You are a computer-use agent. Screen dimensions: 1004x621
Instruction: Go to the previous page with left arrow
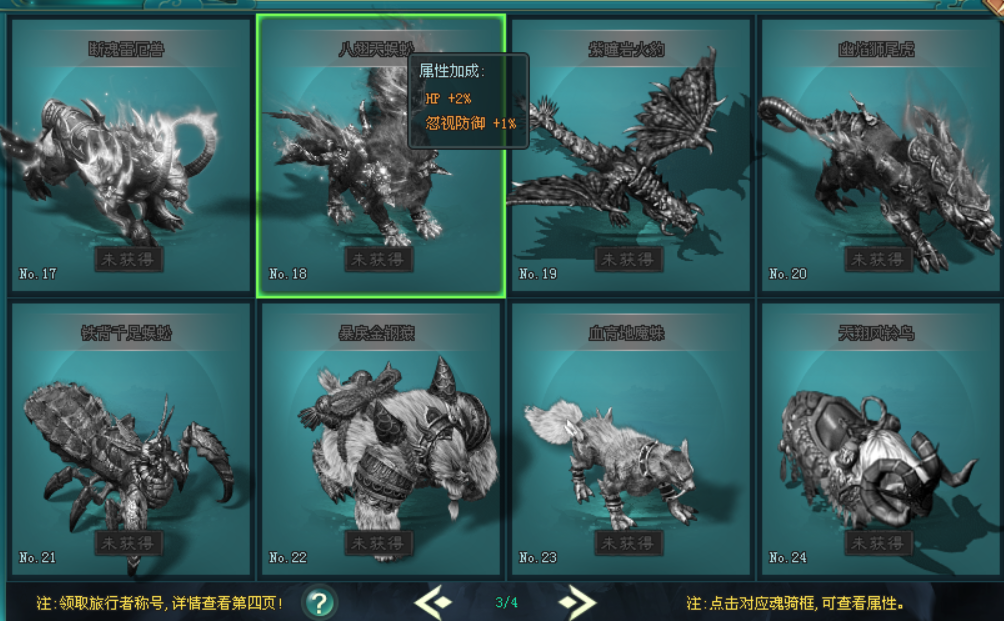click(x=434, y=602)
